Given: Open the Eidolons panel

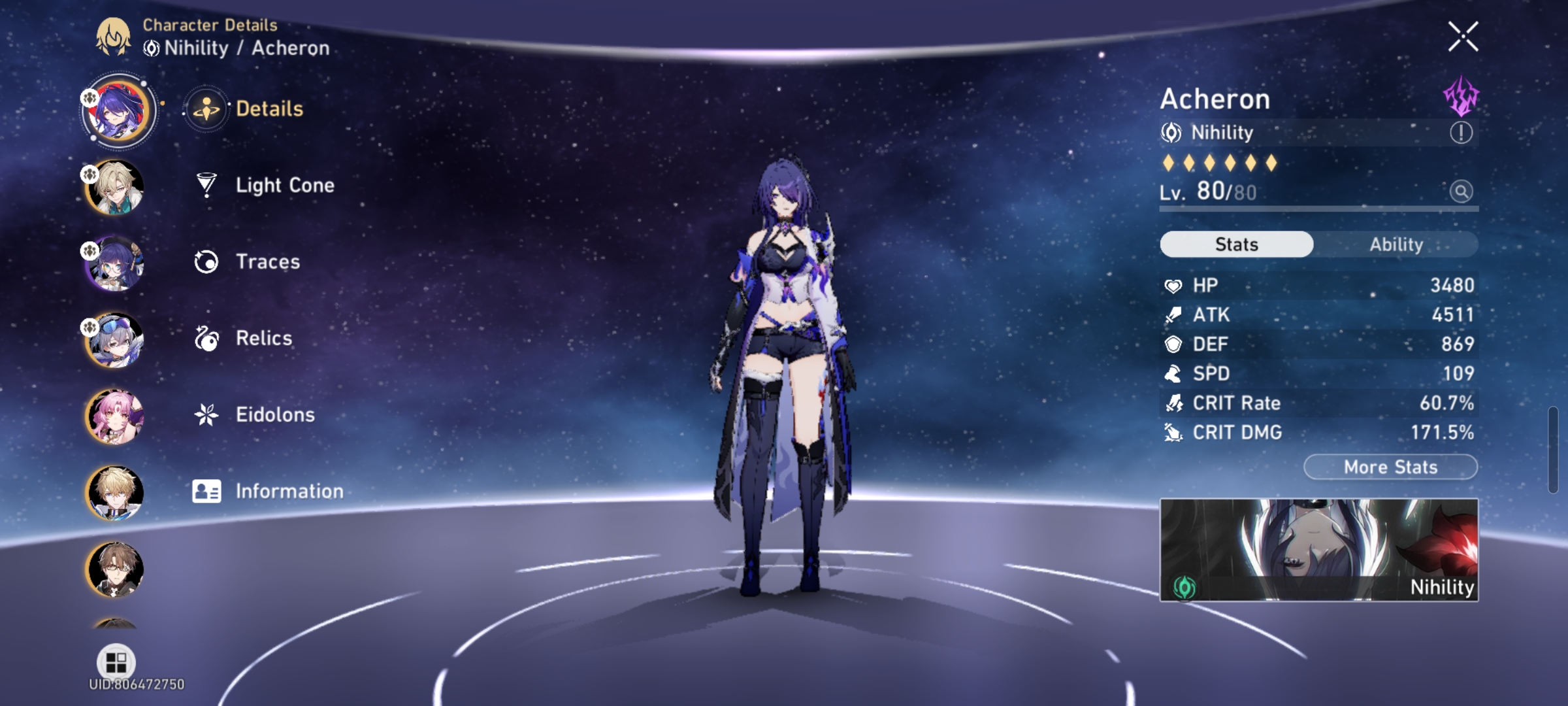Looking at the screenshot, I should pyautogui.click(x=274, y=414).
